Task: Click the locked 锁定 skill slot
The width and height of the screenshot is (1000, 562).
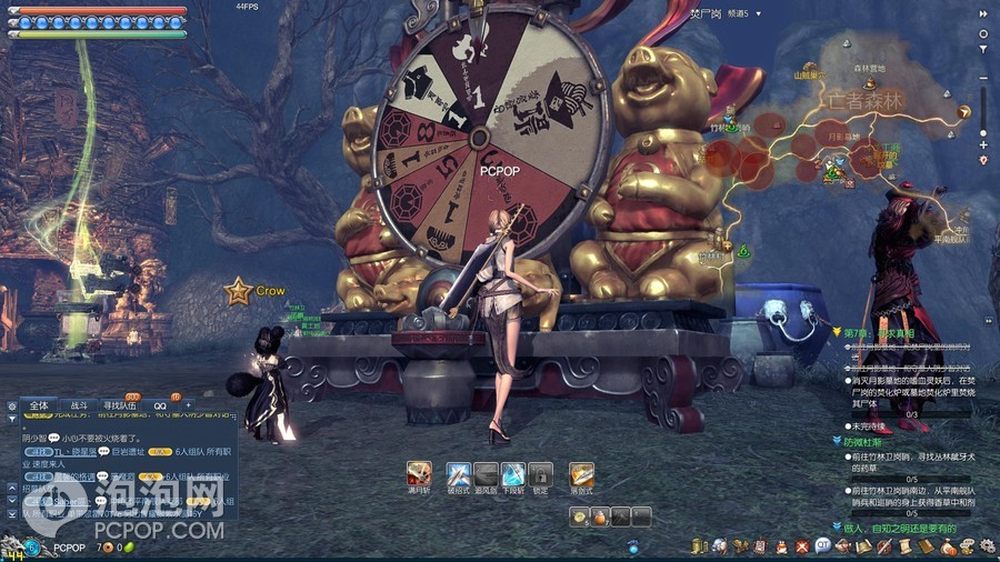Action: point(540,473)
